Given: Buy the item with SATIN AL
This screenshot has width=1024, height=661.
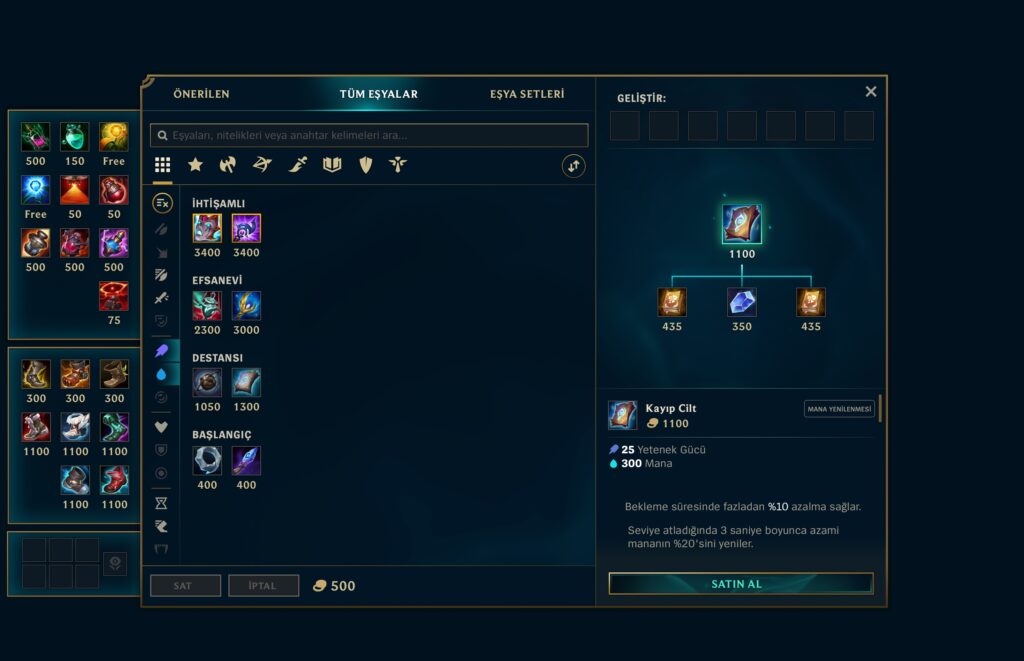Looking at the screenshot, I should [740, 584].
